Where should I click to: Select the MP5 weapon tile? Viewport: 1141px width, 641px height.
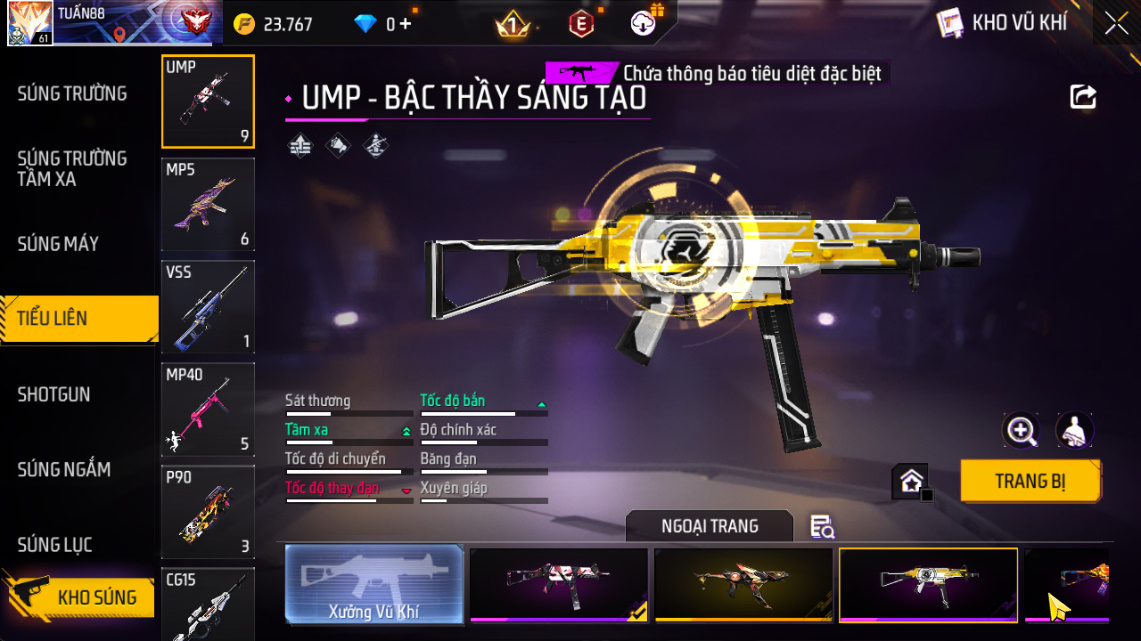pos(208,204)
